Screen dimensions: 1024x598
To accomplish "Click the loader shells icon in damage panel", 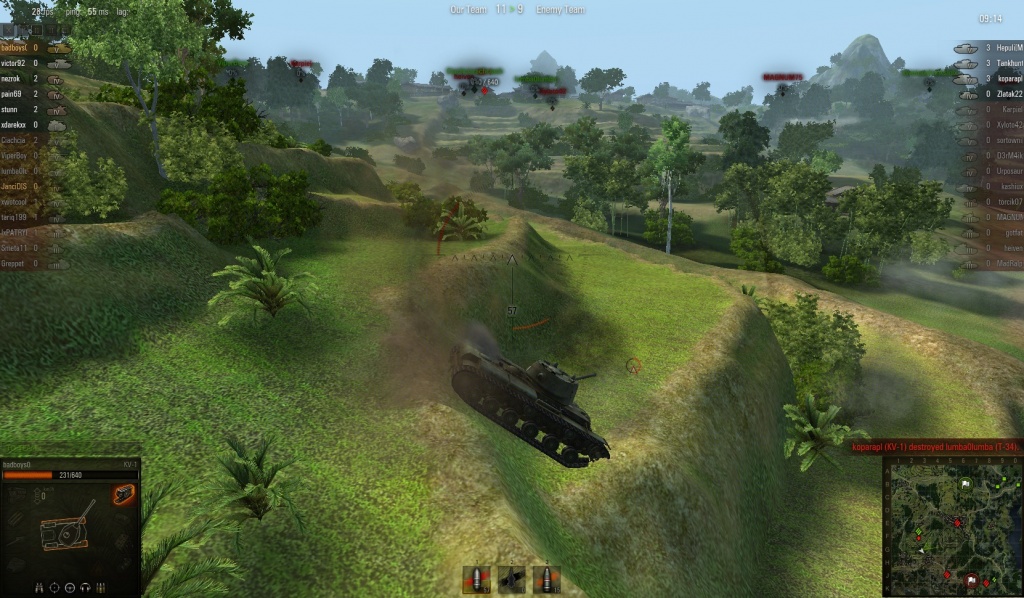I will click(x=102, y=587).
